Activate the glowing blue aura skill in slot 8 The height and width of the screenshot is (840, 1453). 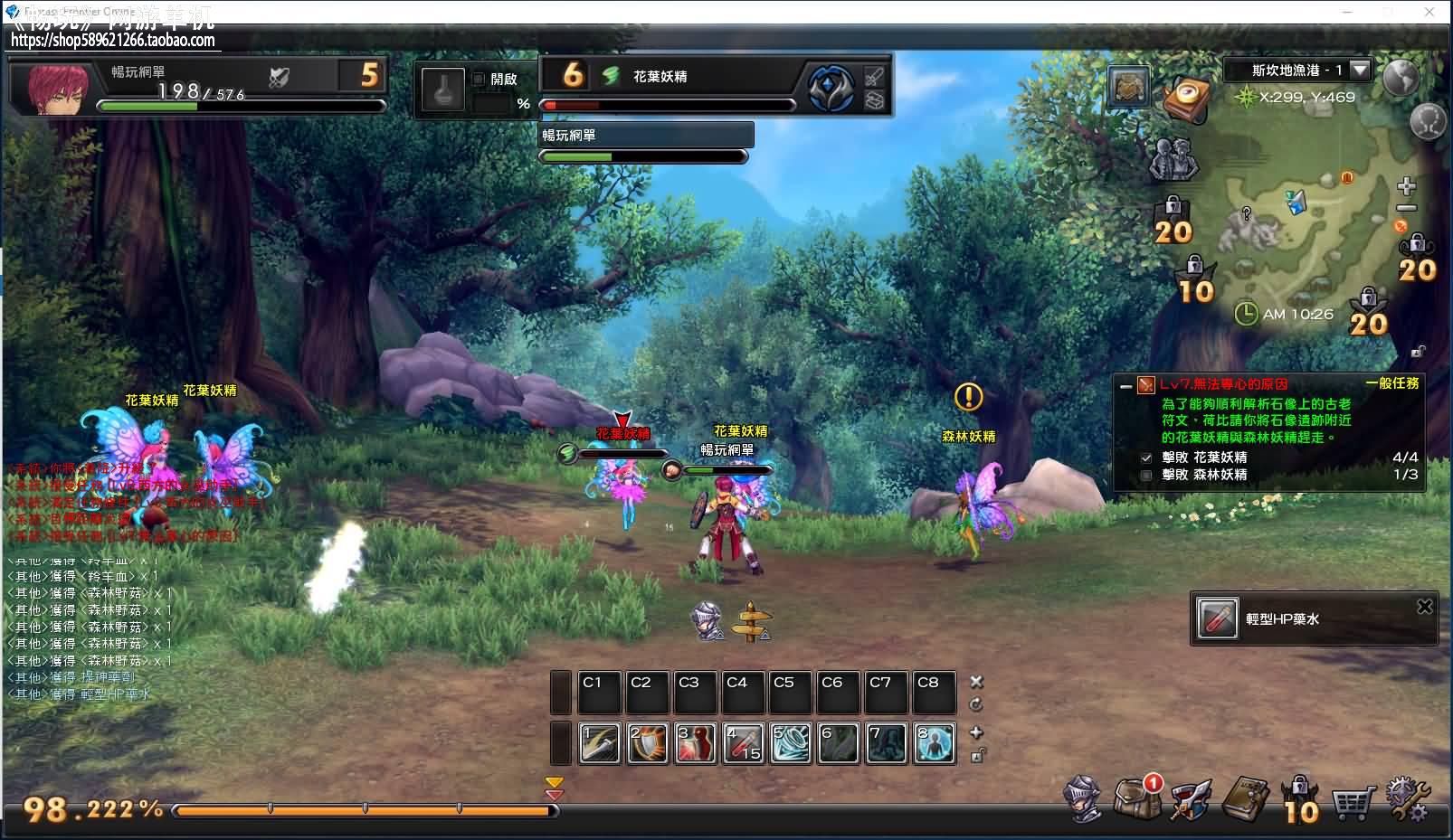click(x=935, y=743)
